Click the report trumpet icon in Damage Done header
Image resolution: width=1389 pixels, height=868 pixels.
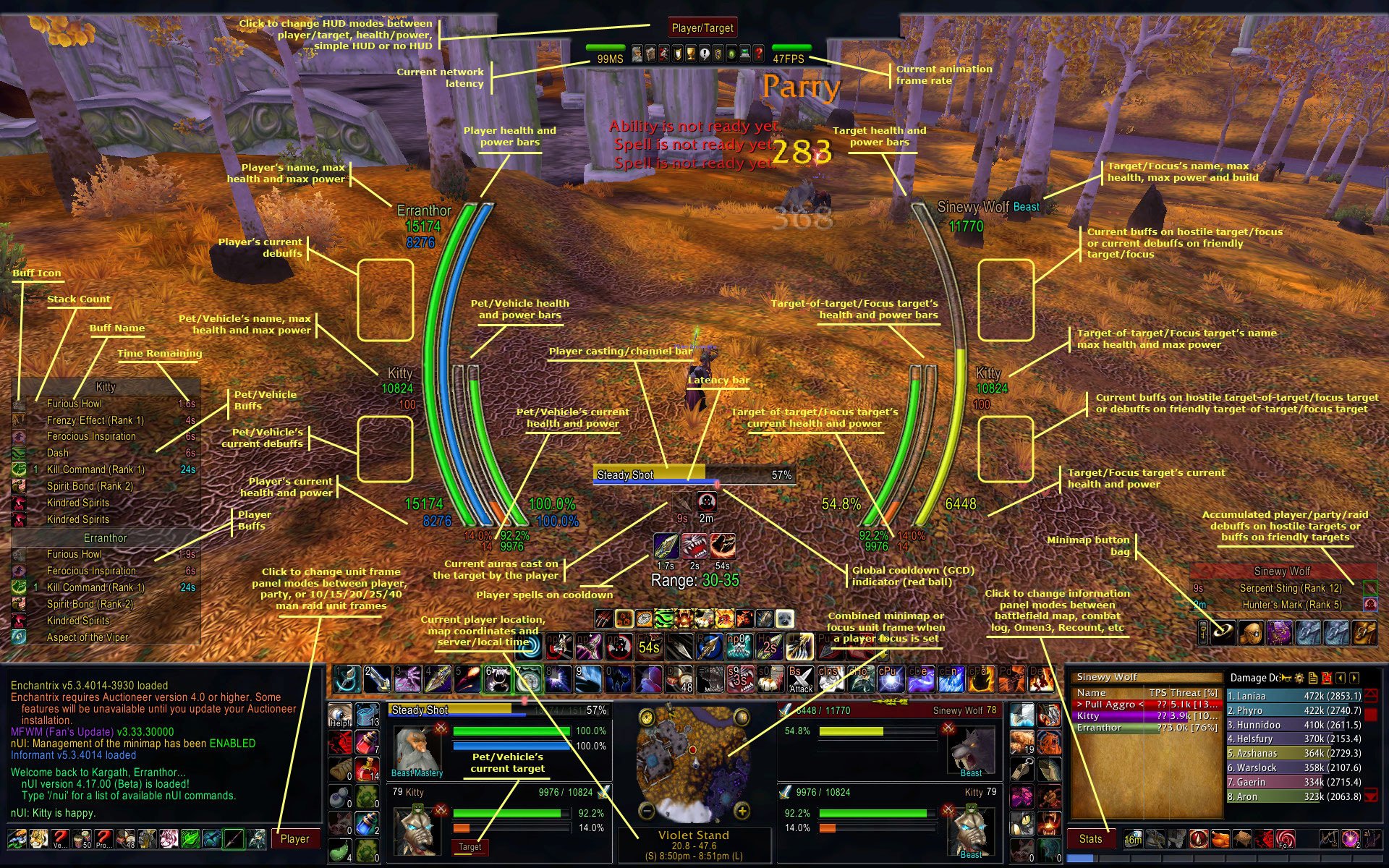(1286, 678)
